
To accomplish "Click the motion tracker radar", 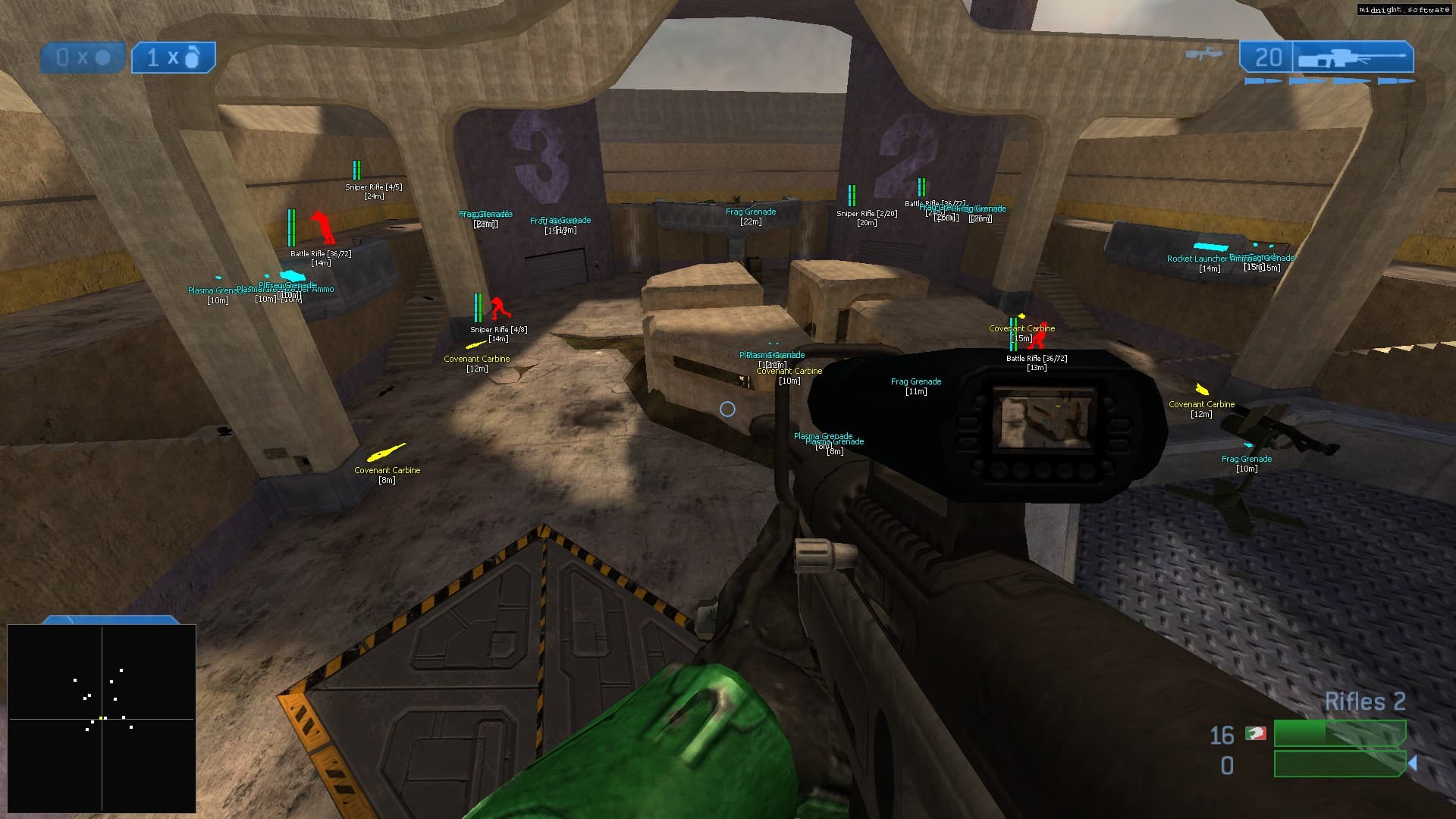I will pyautogui.click(x=102, y=718).
